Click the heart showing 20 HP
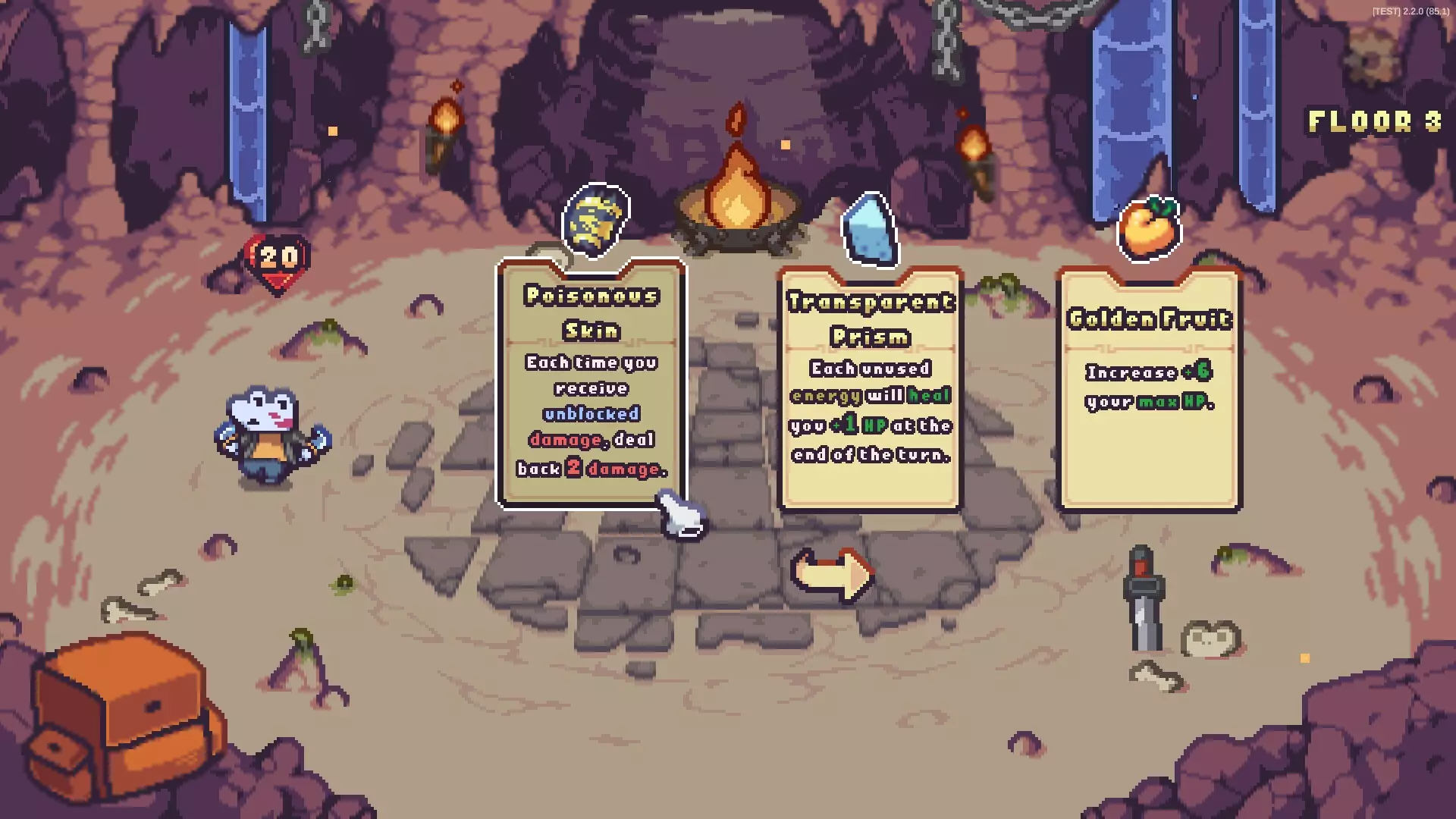 pyautogui.click(x=275, y=258)
